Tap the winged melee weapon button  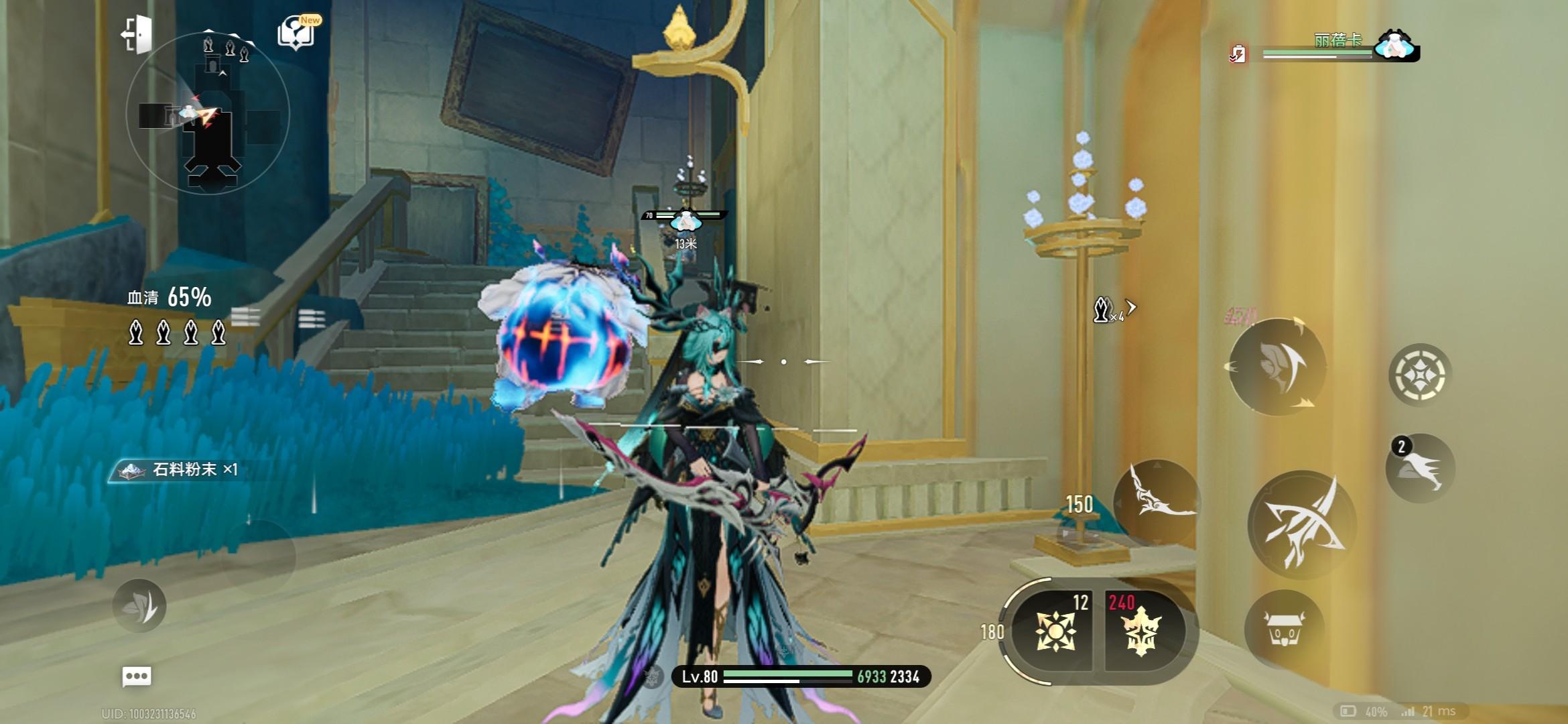point(1156,503)
